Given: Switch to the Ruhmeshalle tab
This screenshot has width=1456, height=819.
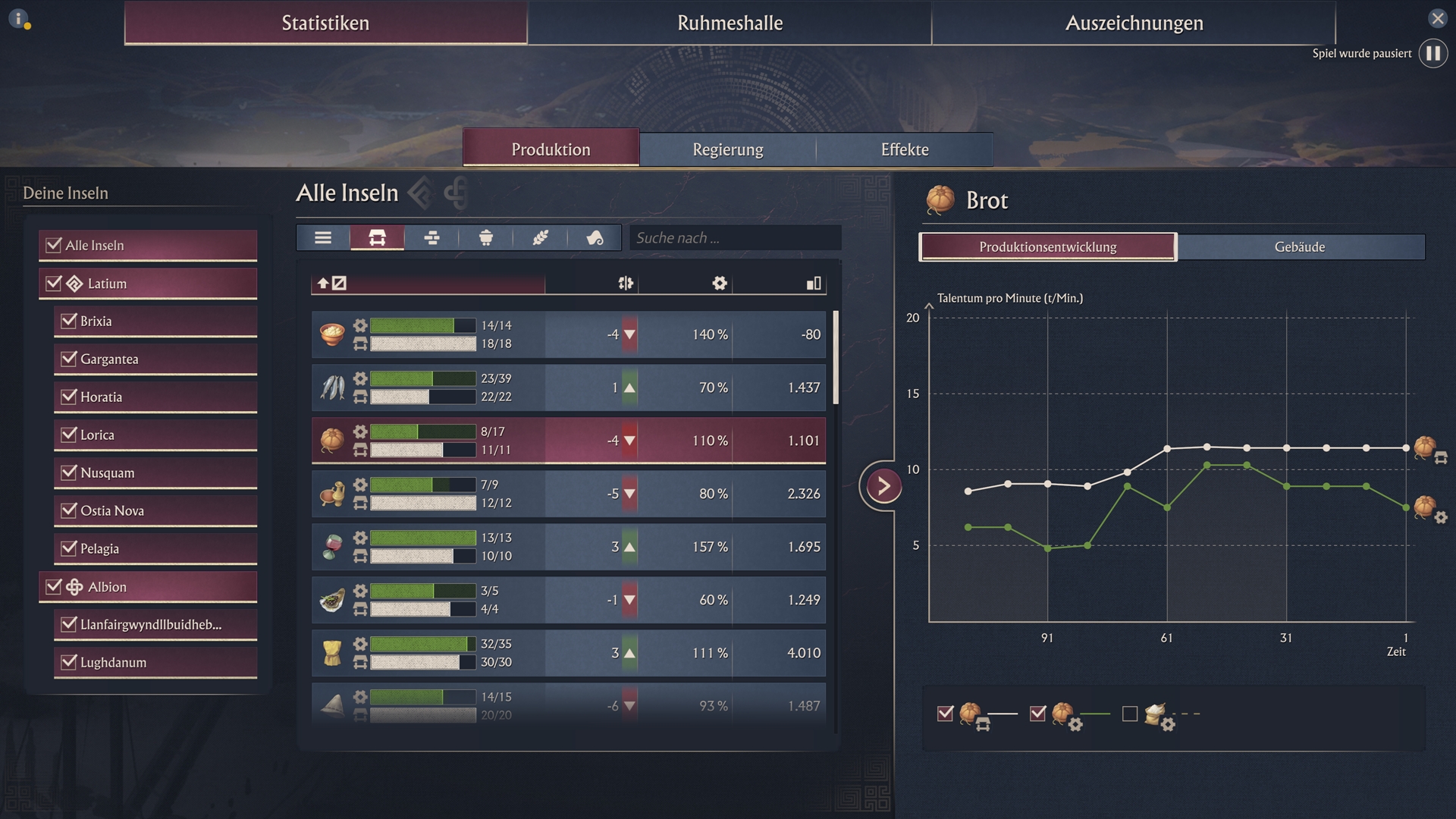Looking at the screenshot, I should 730,23.
